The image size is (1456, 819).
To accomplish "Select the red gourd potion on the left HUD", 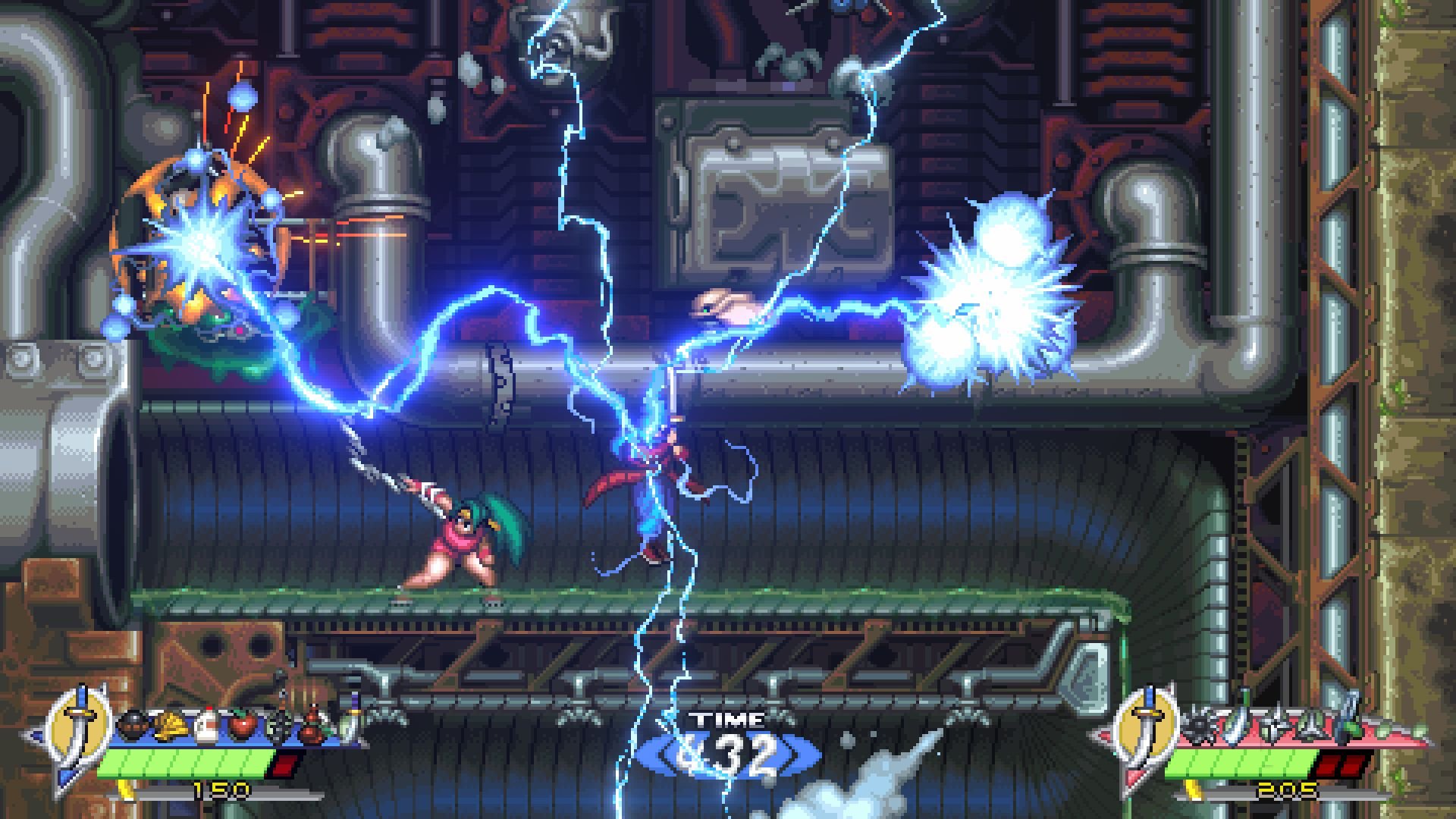I will pyautogui.click(x=313, y=723).
